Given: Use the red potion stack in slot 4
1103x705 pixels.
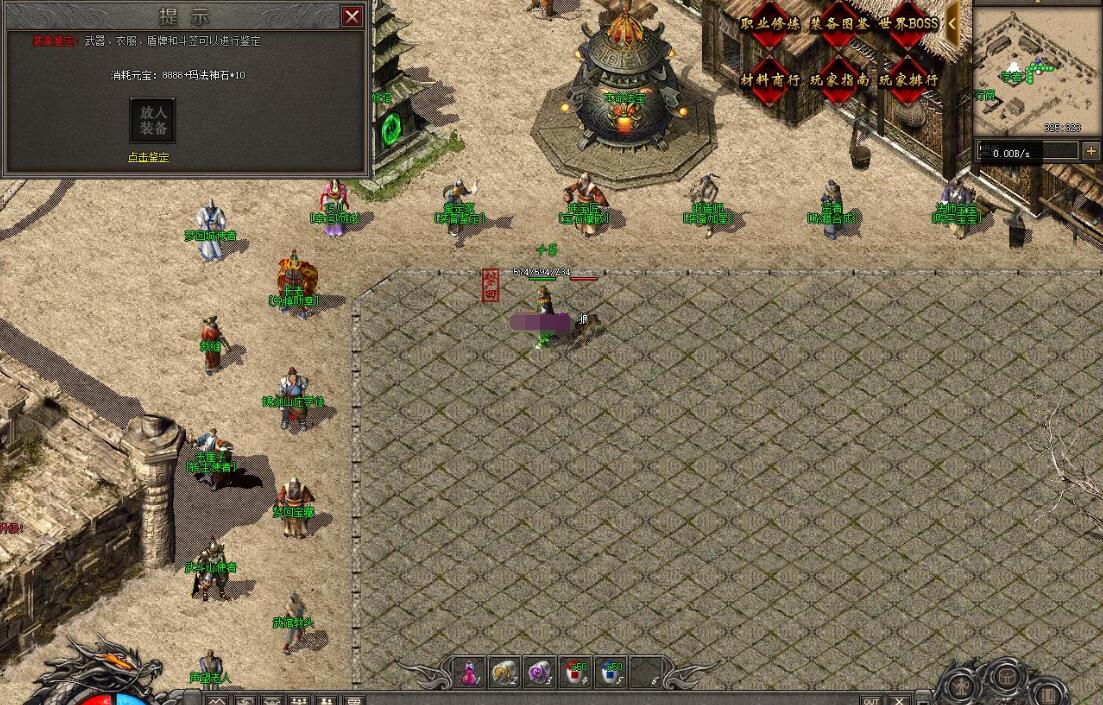Looking at the screenshot, I should tap(576, 673).
